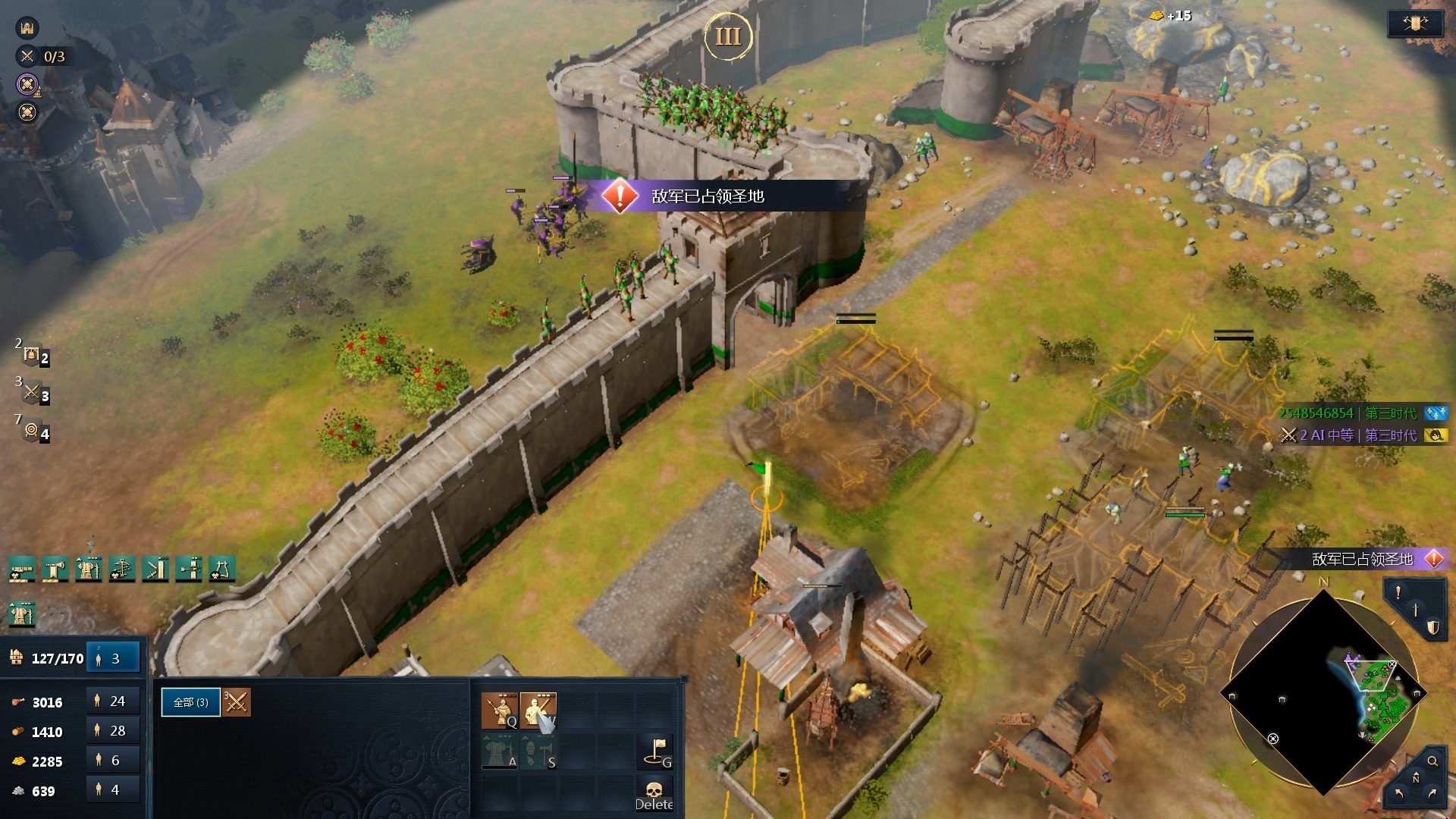Select villagers gathering wood
Viewport: 1456px width, 819px height.
click(113, 731)
